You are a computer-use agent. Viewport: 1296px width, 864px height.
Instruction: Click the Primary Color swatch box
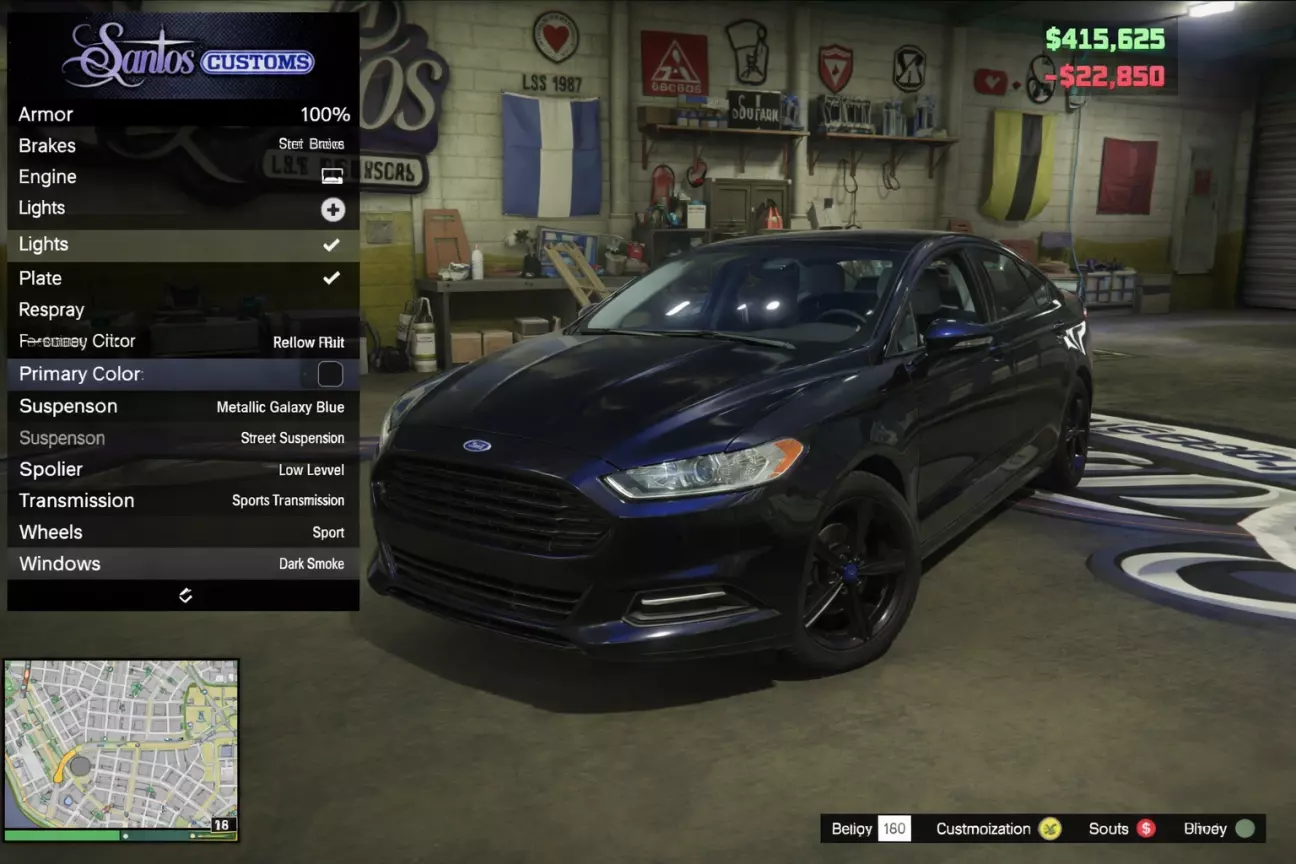tap(330, 374)
